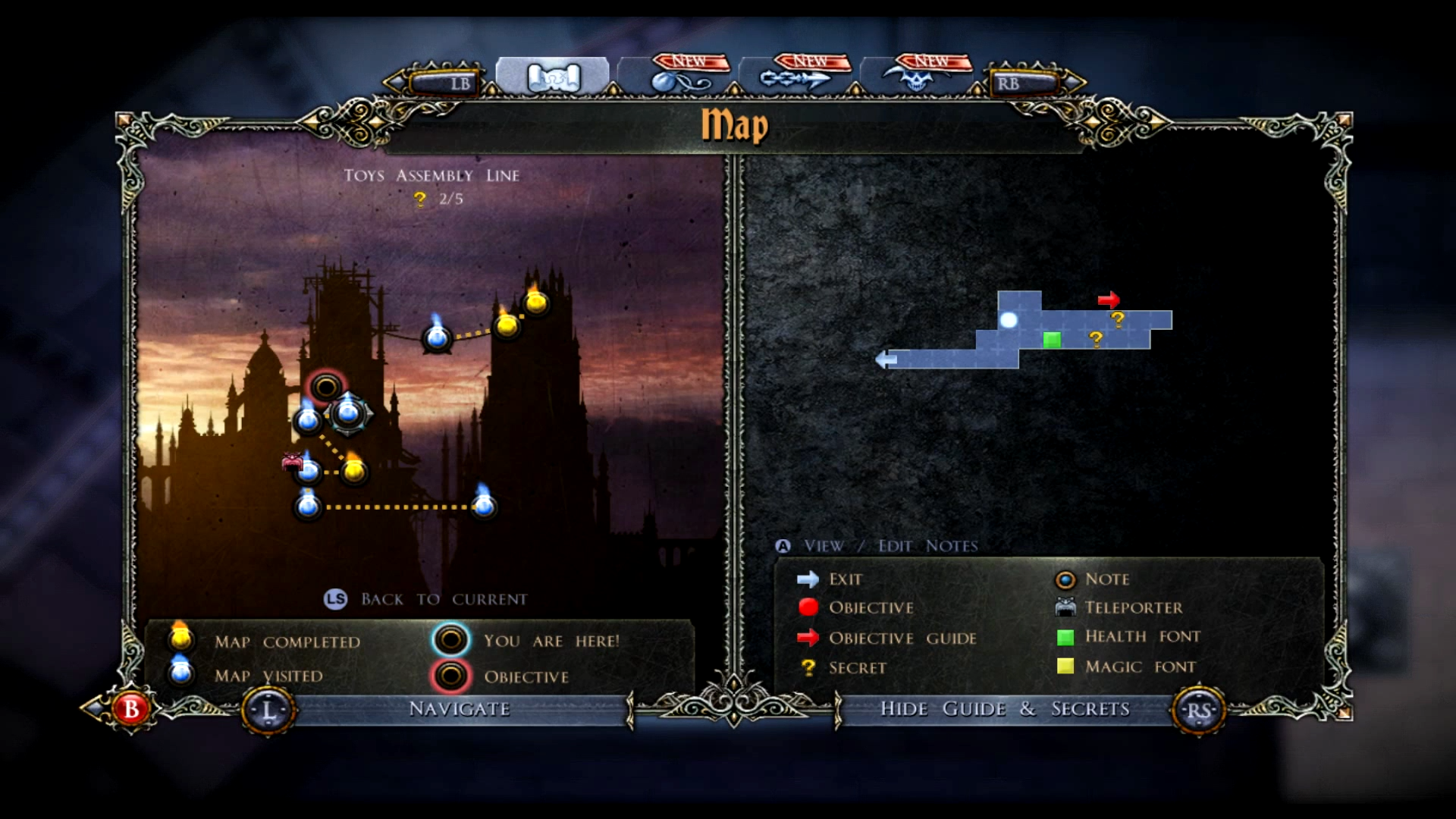Screen dimensions: 1456x819
Task: Click the pink teleporter icon on castle map
Action: click(x=292, y=461)
